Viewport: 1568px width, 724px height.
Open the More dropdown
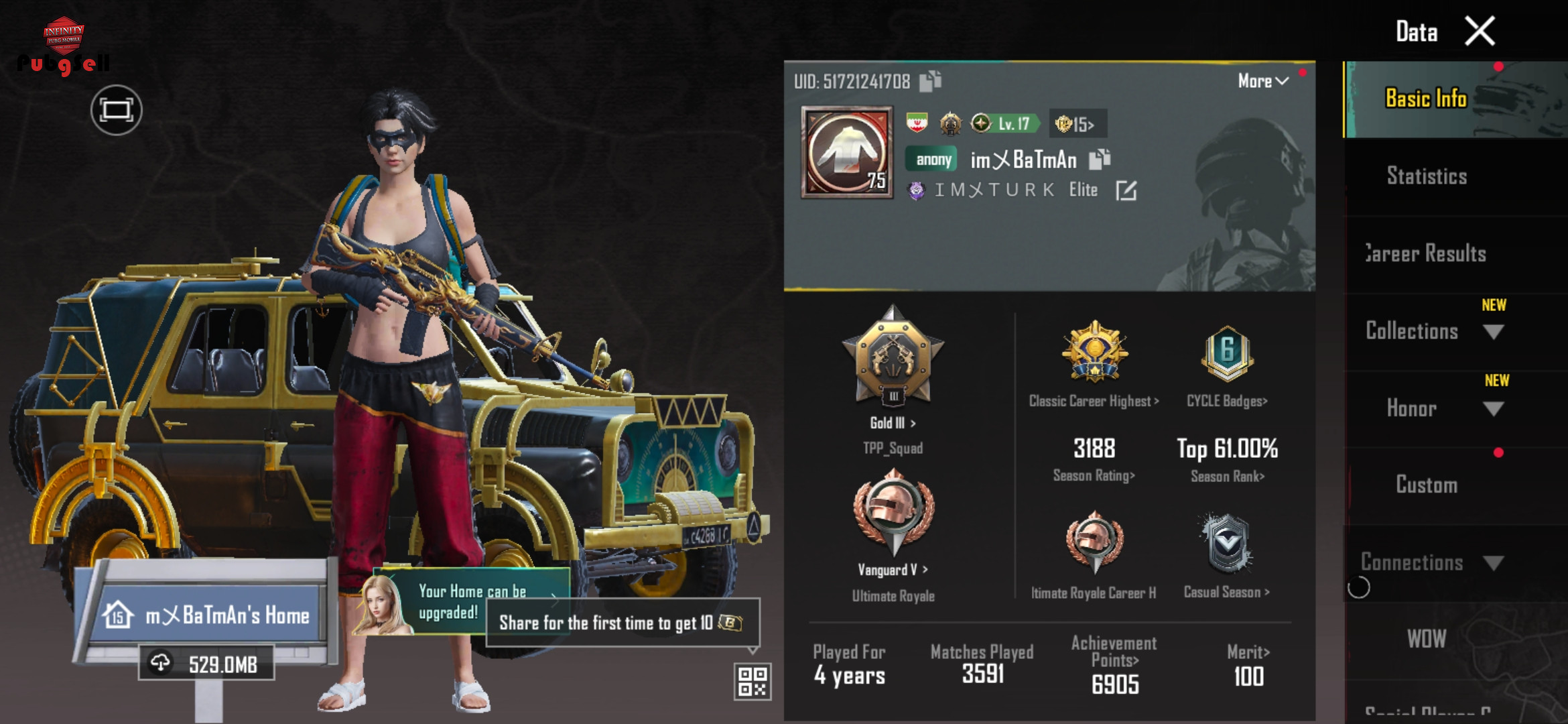[1263, 81]
